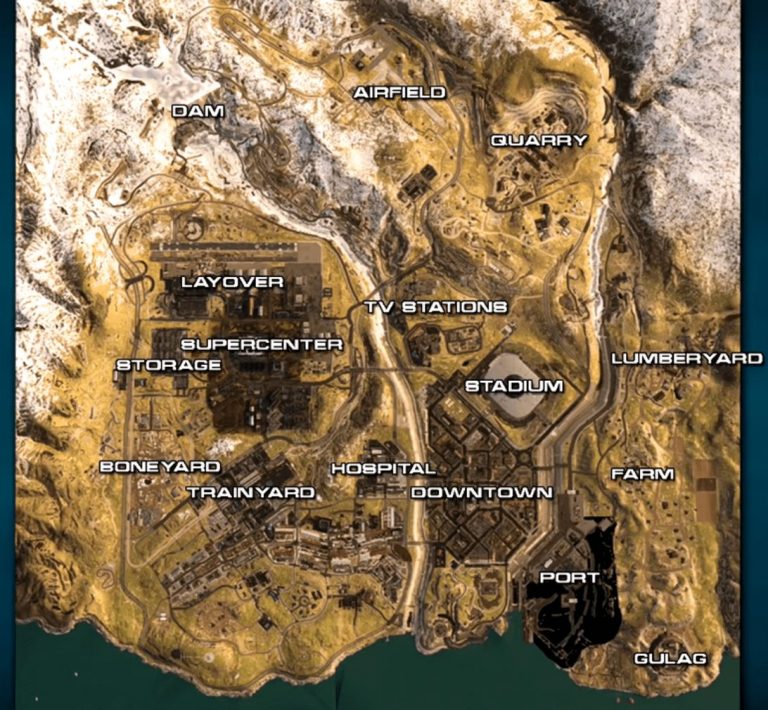
Task: Select the BONEYARD location label
Action: pos(160,467)
